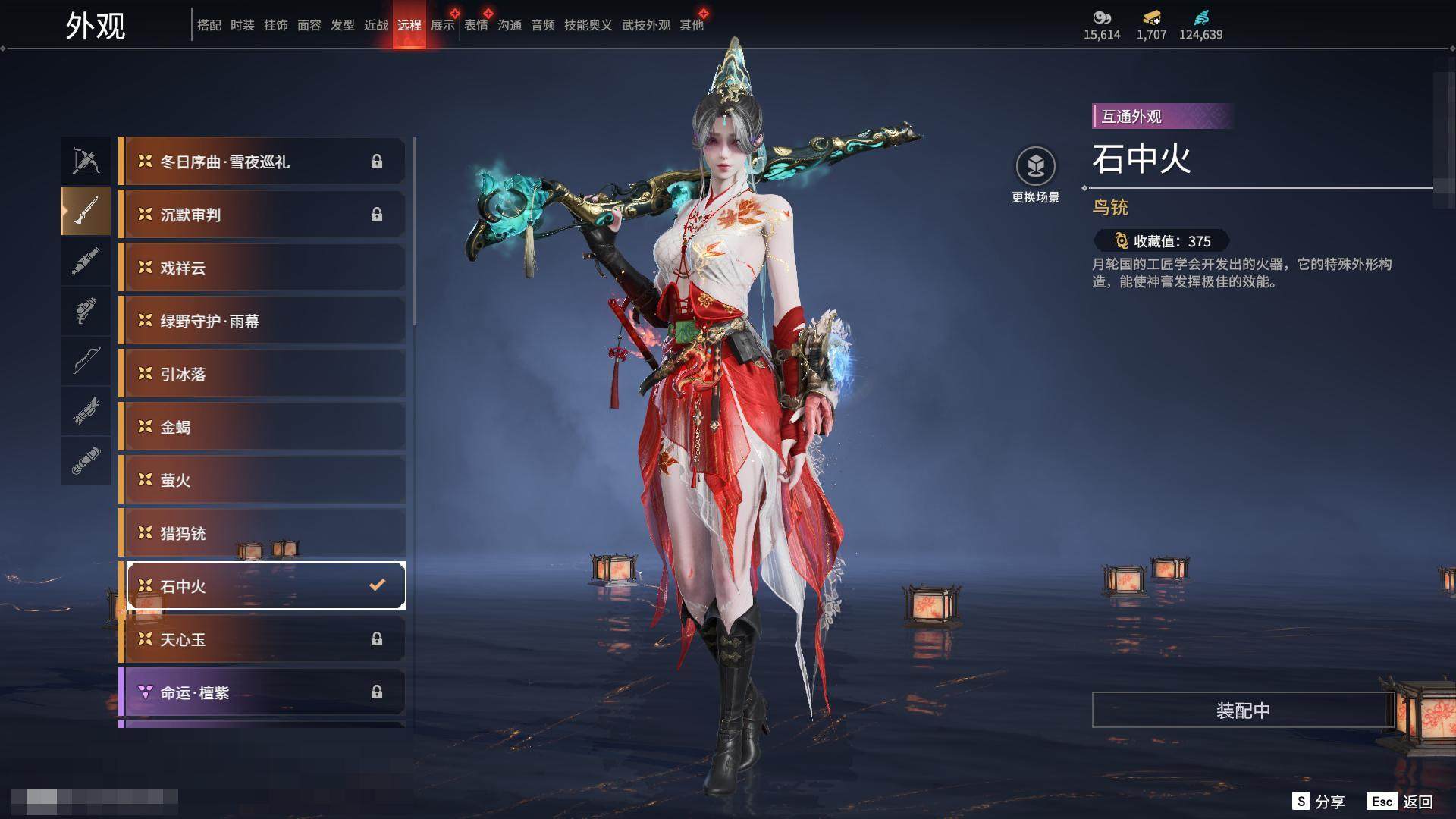This screenshot has width=1456, height=819.
Task: Select the 戏祥云 skin
Action: (262, 268)
